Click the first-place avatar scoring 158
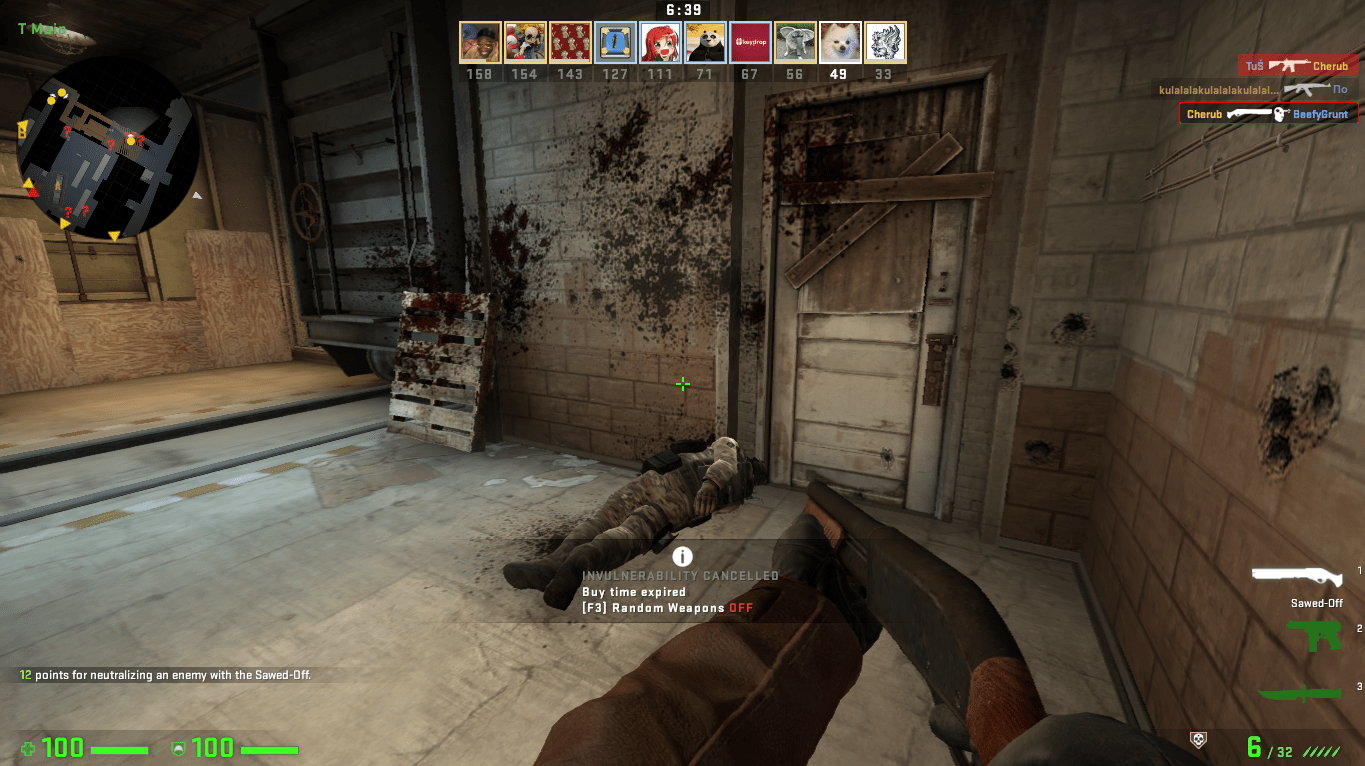The height and width of the screenshot is (766, 1365). pos(480,43)
